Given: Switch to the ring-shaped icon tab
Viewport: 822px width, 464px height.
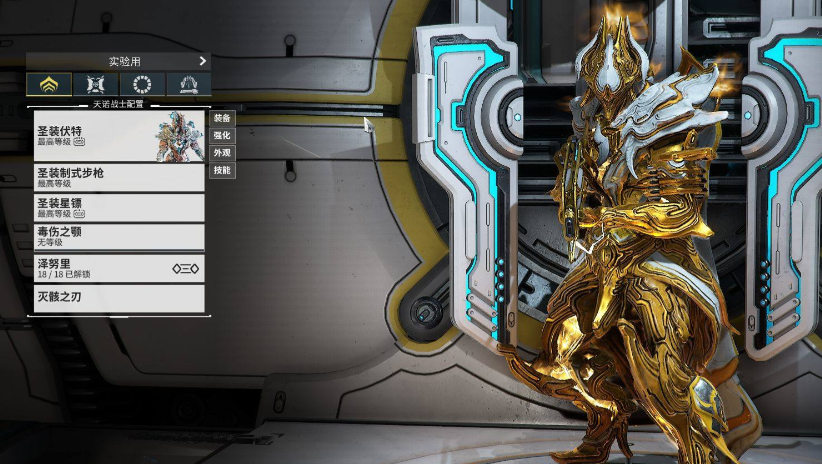Looking at the screenshot, I should point(142,85).
